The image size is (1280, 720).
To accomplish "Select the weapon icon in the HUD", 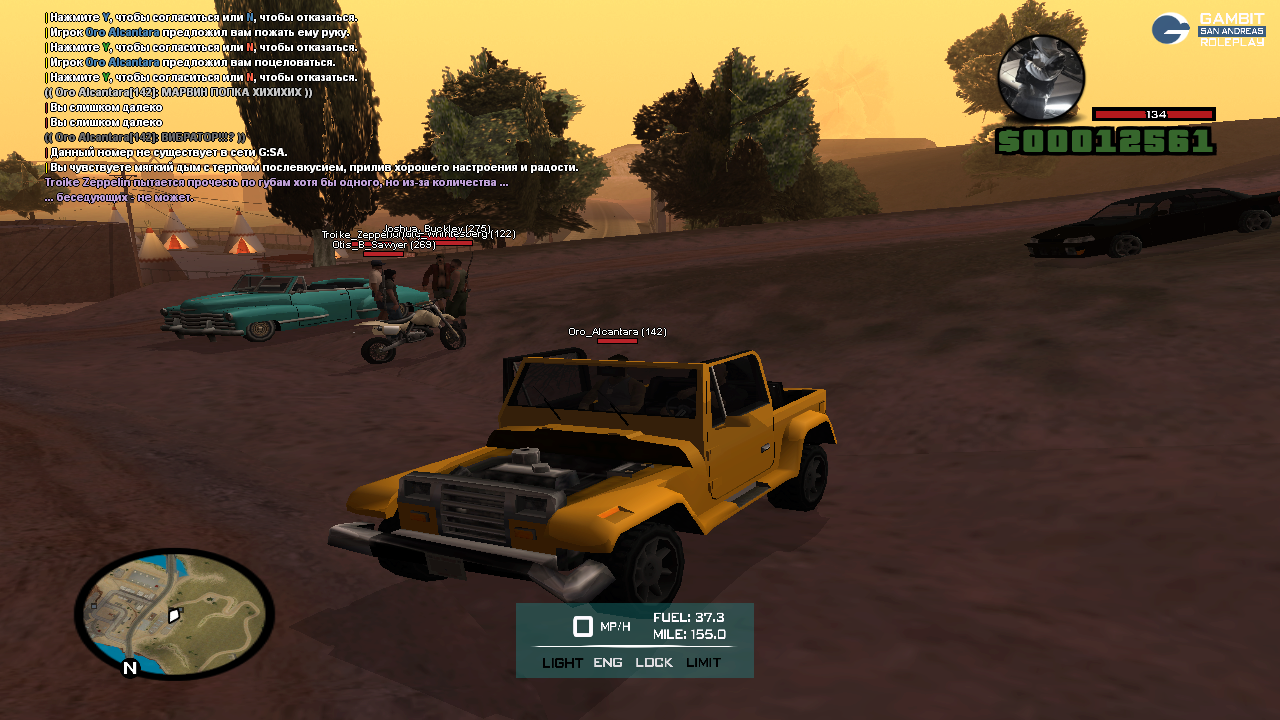I will tap(1041, 77).
